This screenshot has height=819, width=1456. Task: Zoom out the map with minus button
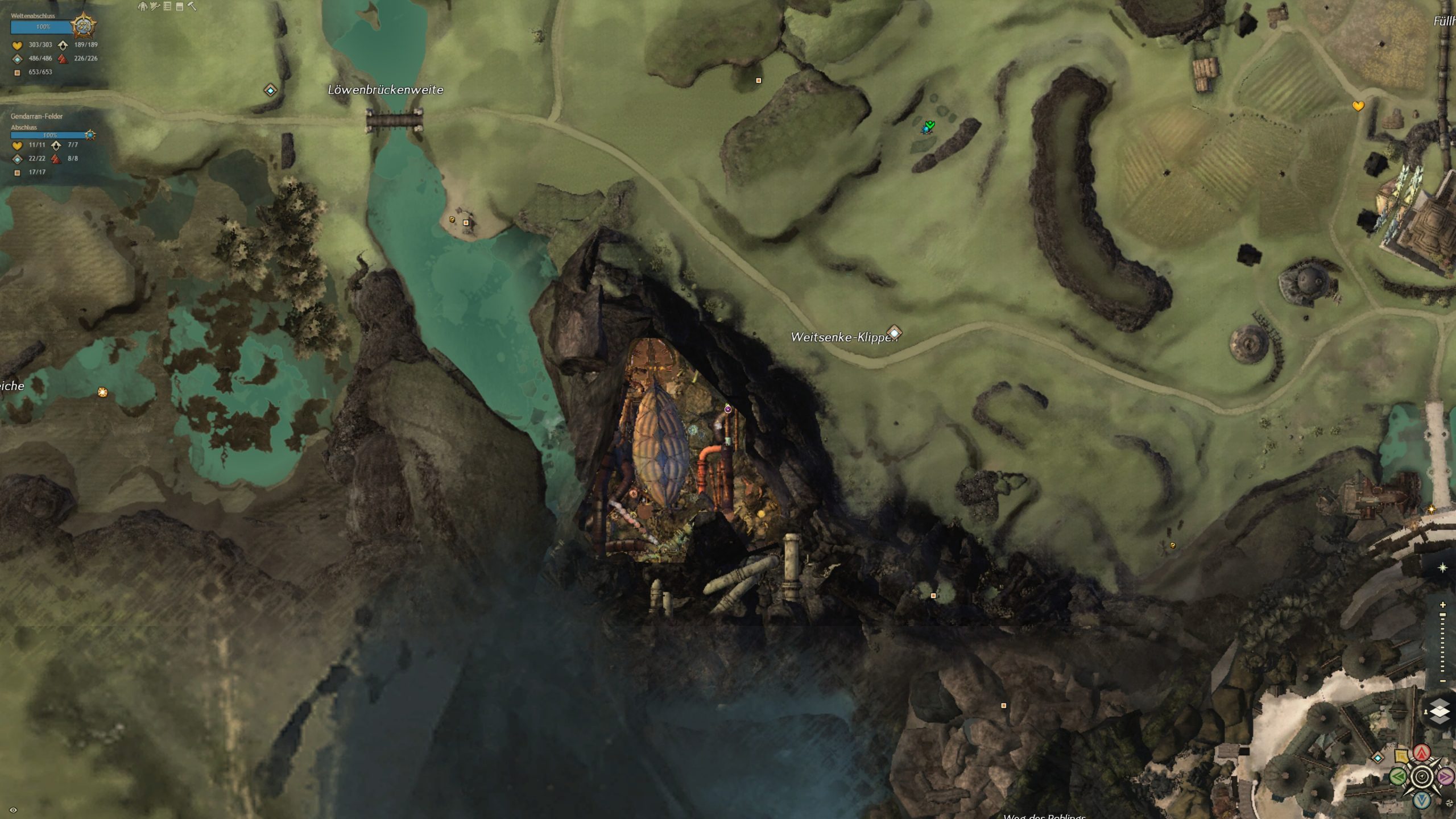click(1442, 681)
